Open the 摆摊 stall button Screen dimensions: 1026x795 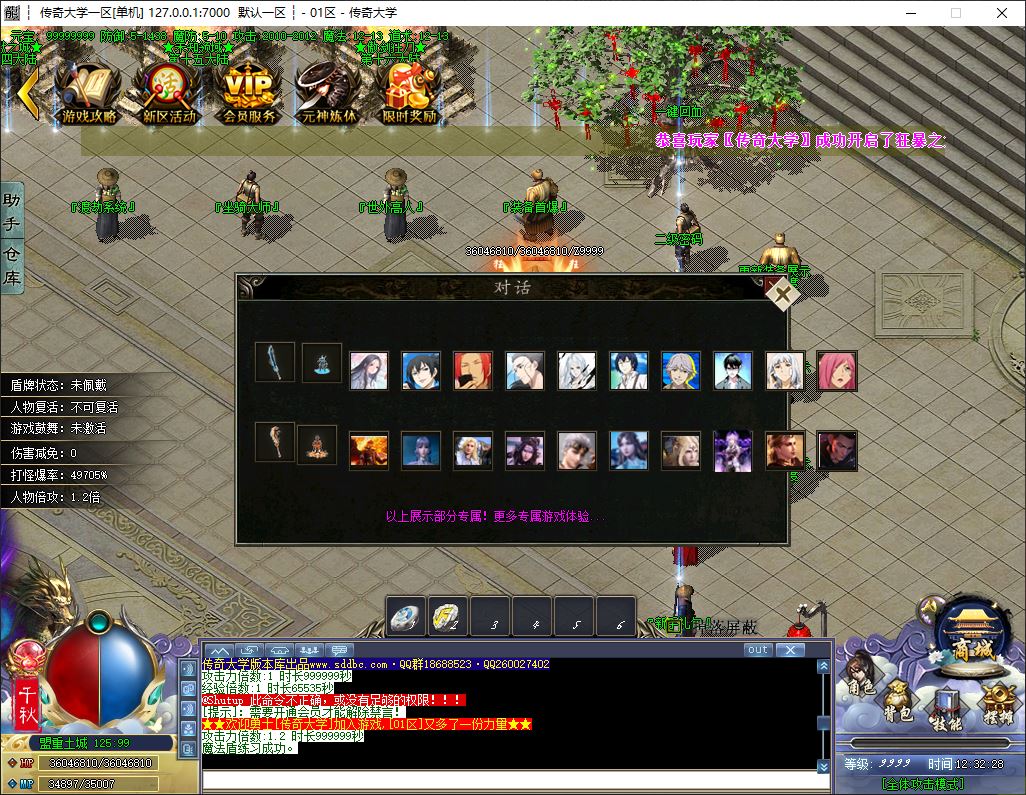pyautogui.click(x=996, y=703)
